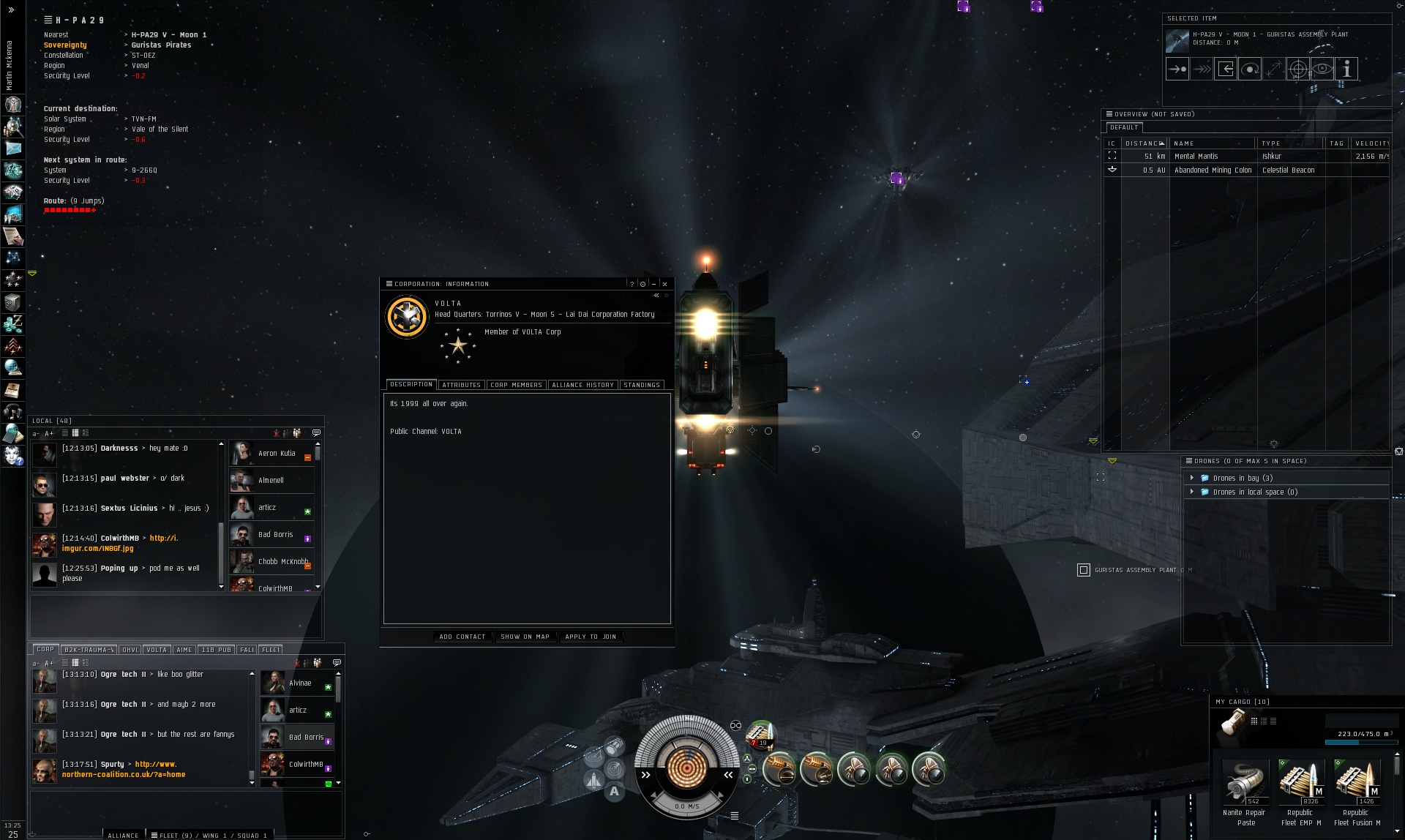Choose Show On Map
The width and height of the screenshot is (1405, 840).
tap(525, 637)
